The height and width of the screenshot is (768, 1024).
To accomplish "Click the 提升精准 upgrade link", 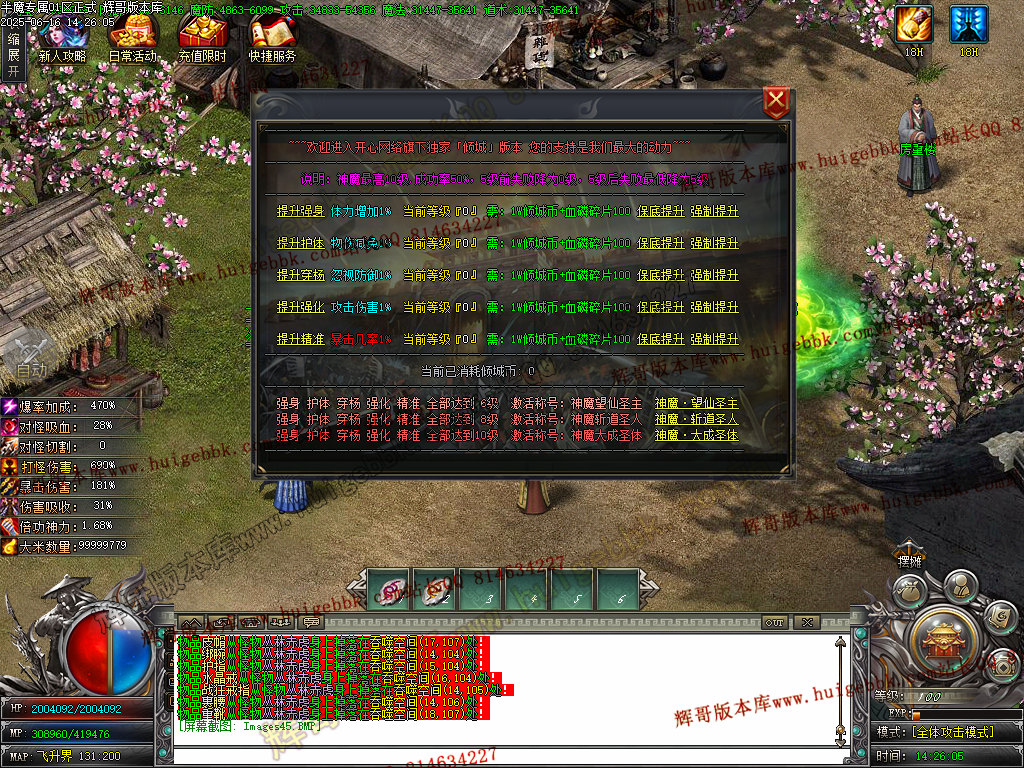I will coord(300,339).
